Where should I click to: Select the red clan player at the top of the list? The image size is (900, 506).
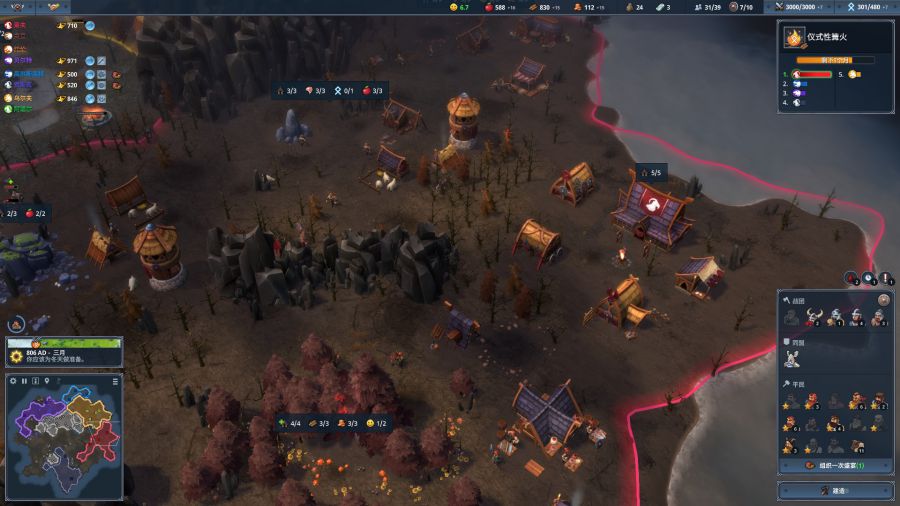click(x=20, y=25)
